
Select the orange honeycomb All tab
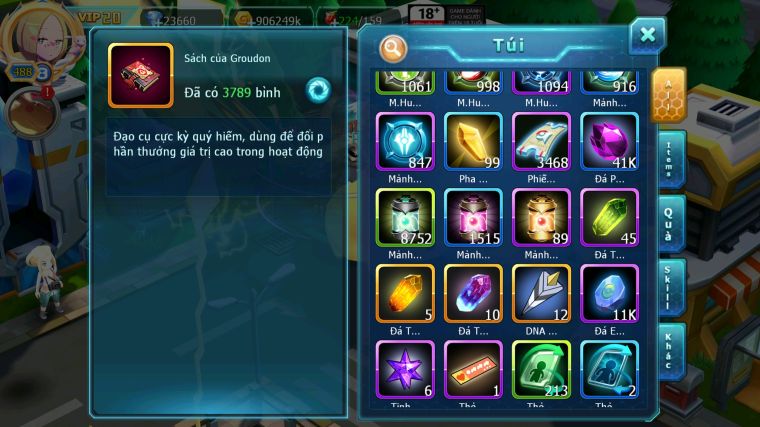click(668, 93)
